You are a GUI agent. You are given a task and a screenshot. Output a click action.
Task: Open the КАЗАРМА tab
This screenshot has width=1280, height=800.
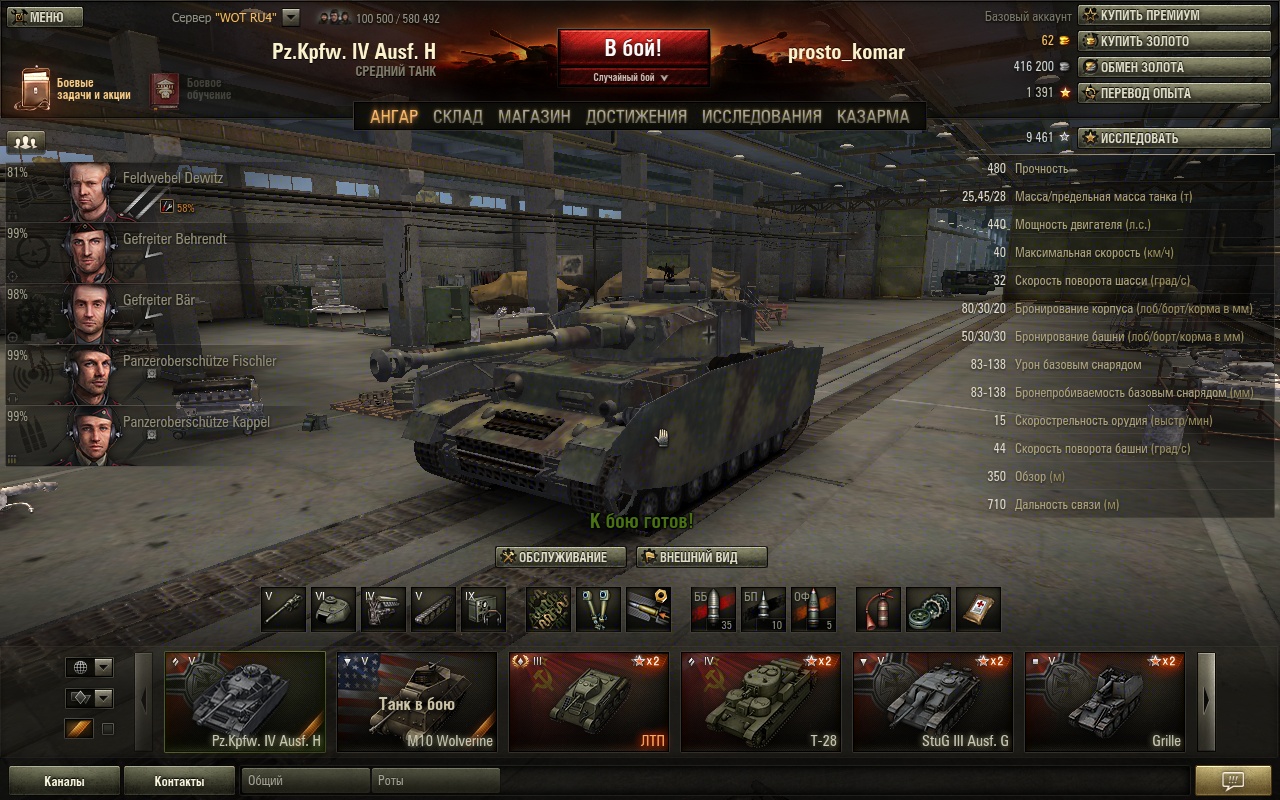[x=872, y=116]
